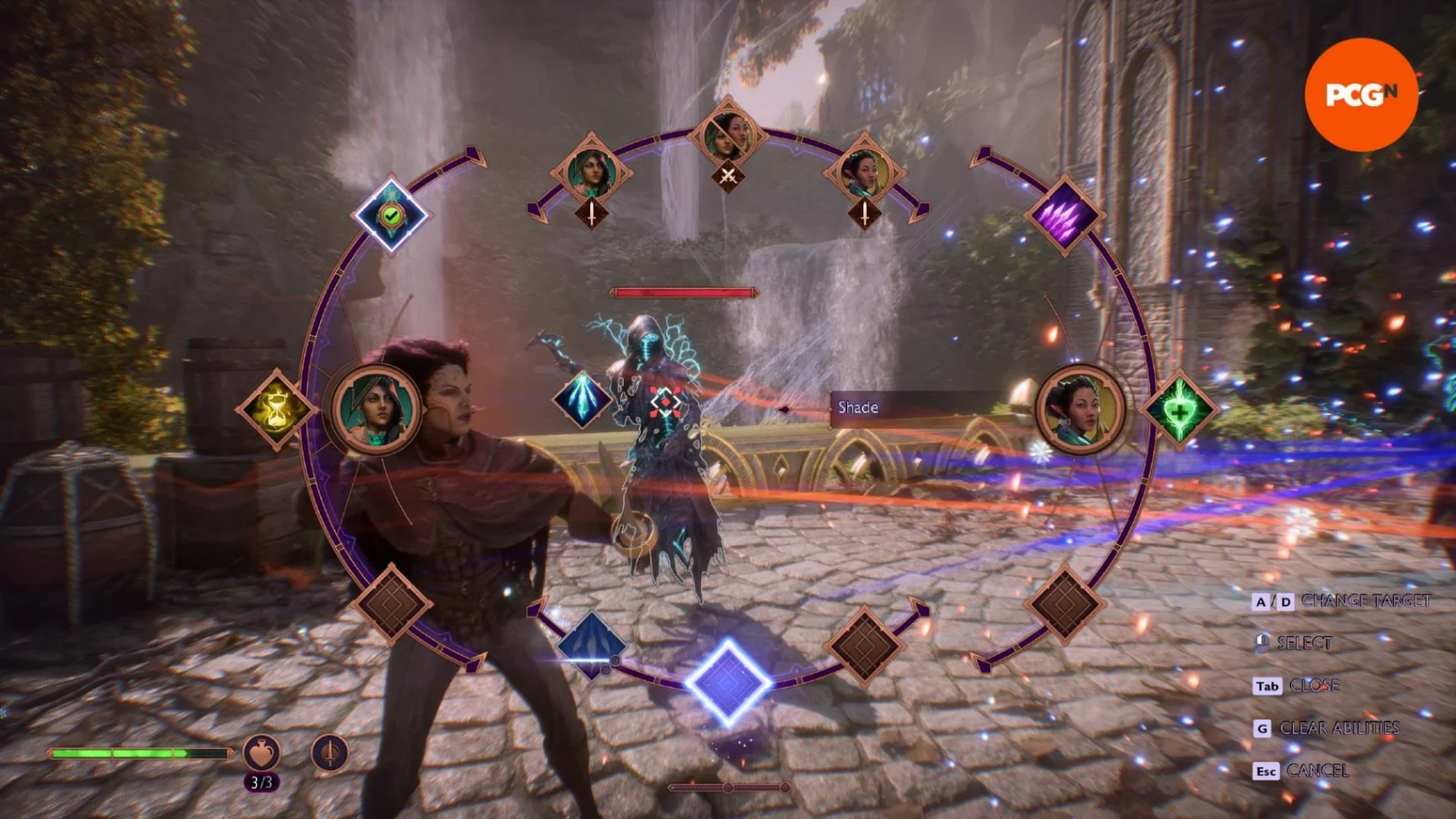
Task: Click the round dagger icon beside the potion
Action: point(330,752)
